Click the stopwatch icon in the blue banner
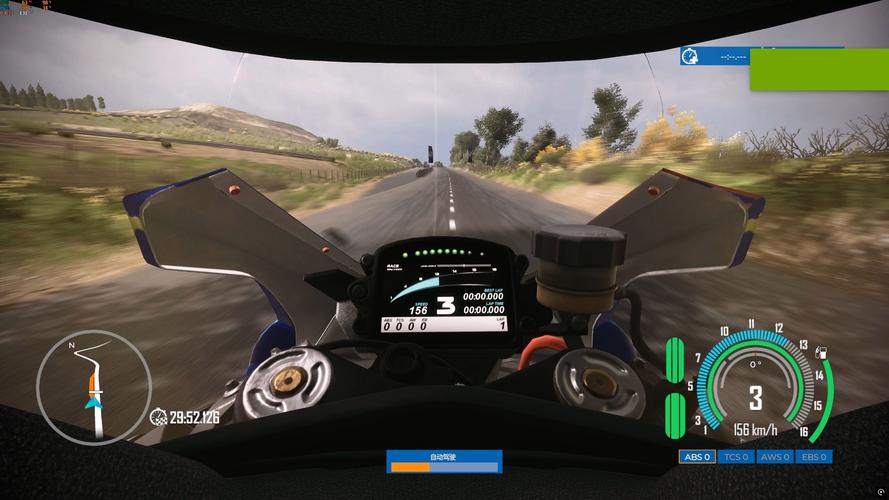The height and width of the screenshot is (500, 889). pos(690,56)
